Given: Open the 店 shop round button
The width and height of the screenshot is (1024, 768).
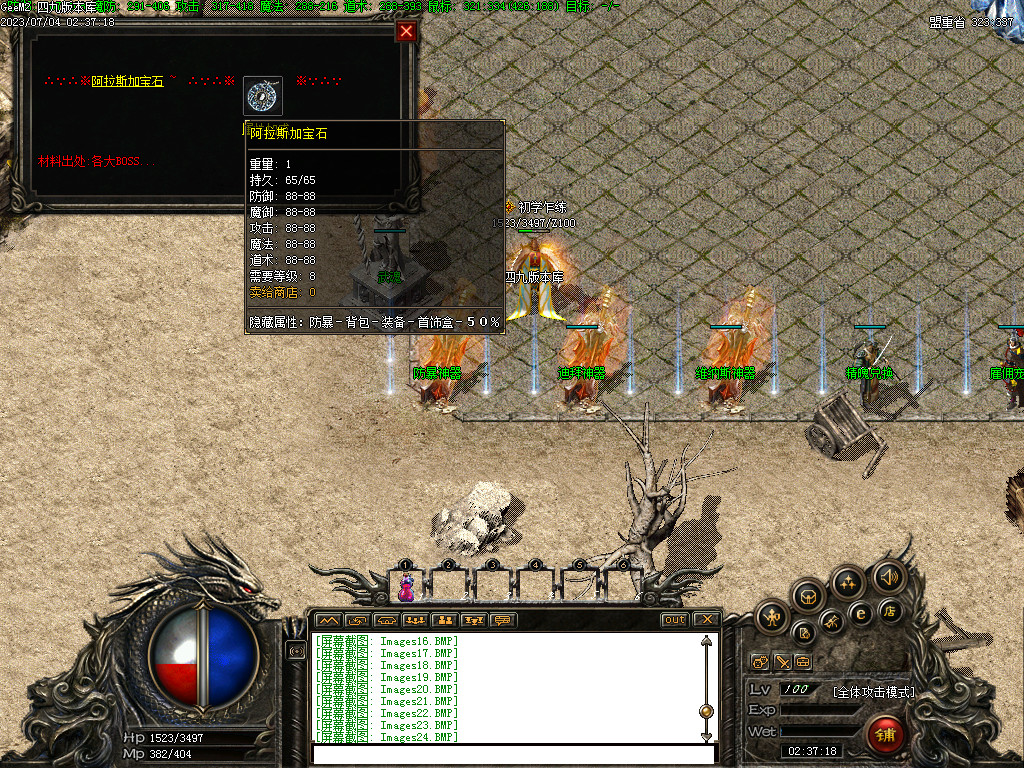Looking at the screenshot, I should click(x=889, y=610).
